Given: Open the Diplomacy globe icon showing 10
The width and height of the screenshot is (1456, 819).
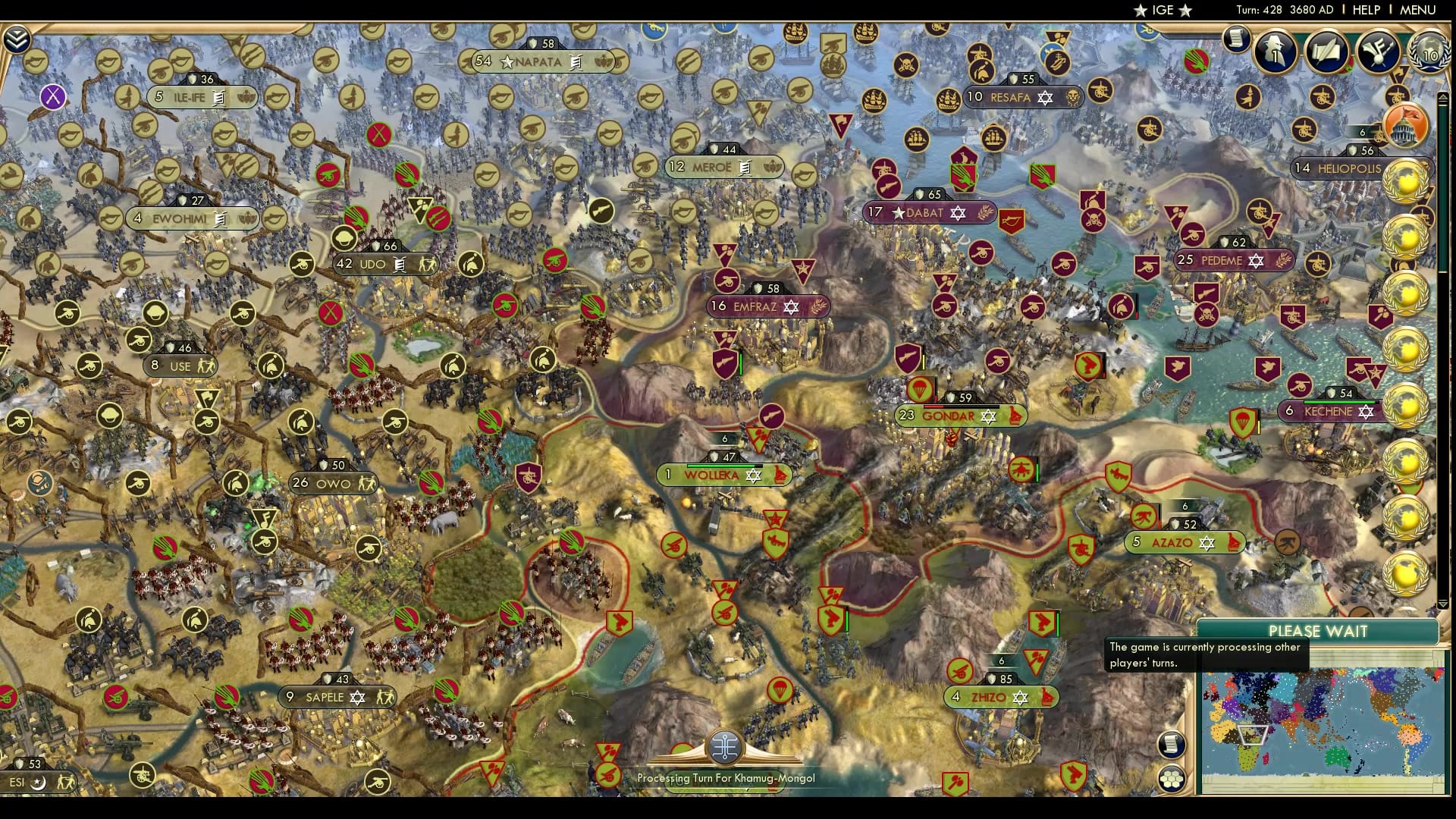Looking at the screenshot, I should (1429, 53).
